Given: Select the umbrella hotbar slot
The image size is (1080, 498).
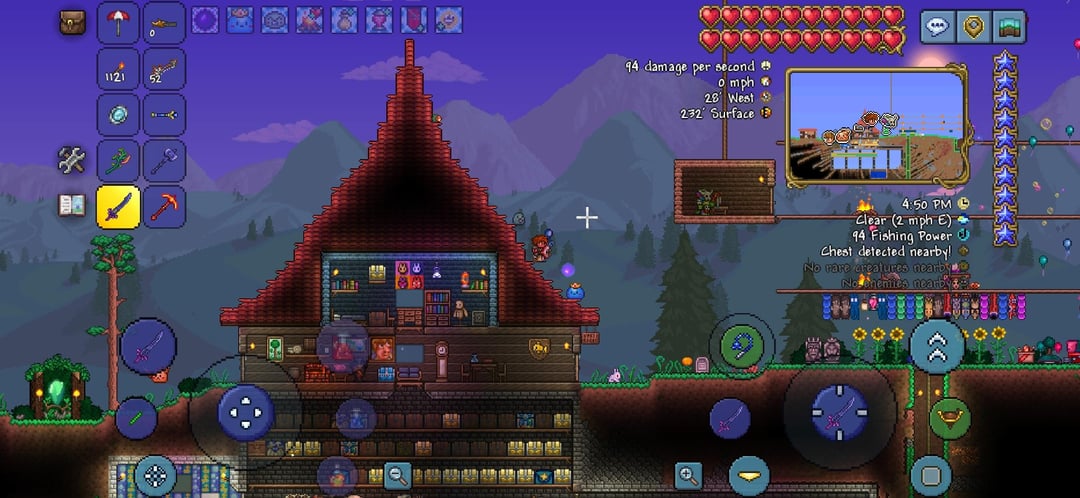Looking at the screenshot, I should point(118,23).
